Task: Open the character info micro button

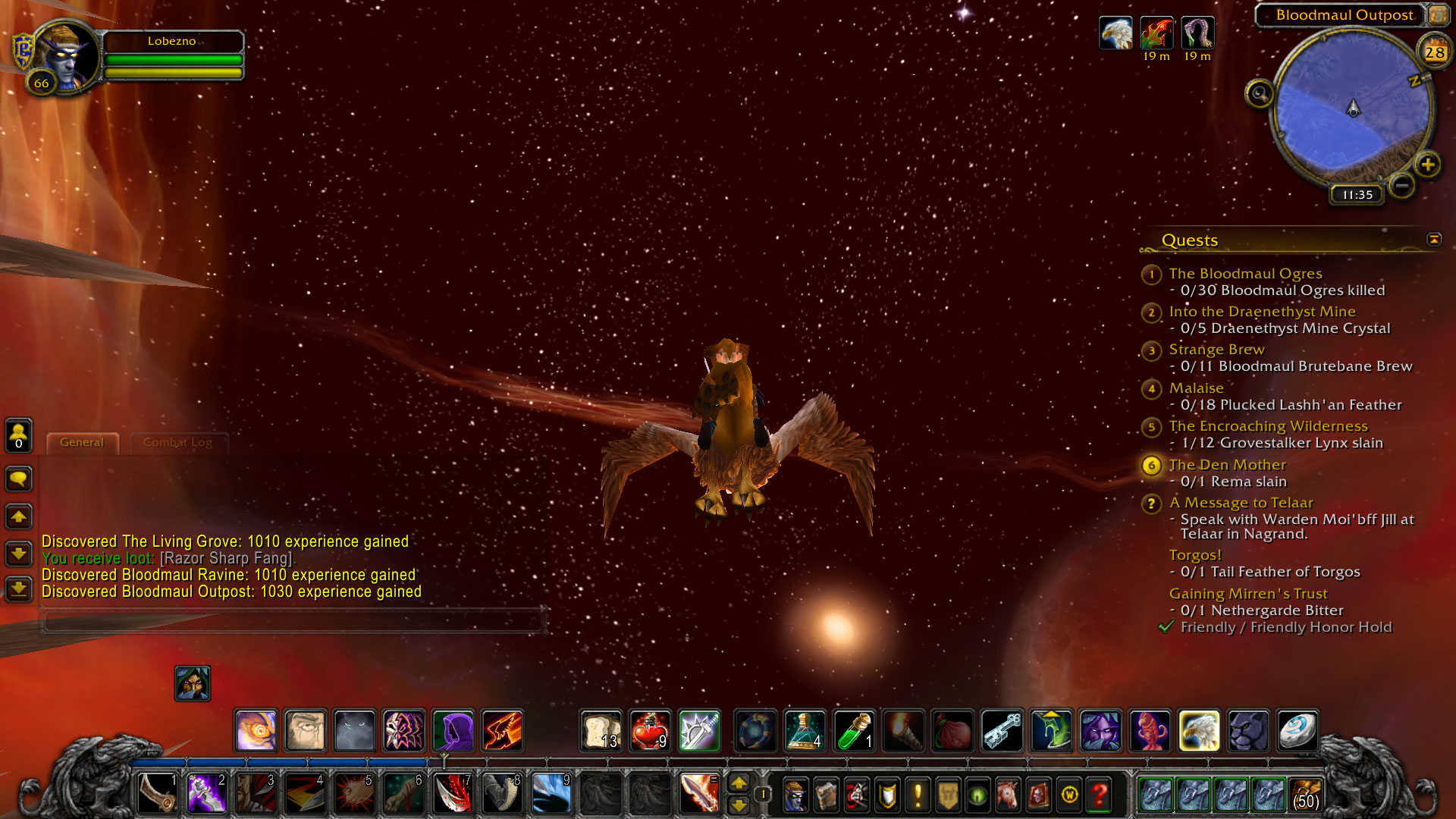Action: [x=794, y=795]
